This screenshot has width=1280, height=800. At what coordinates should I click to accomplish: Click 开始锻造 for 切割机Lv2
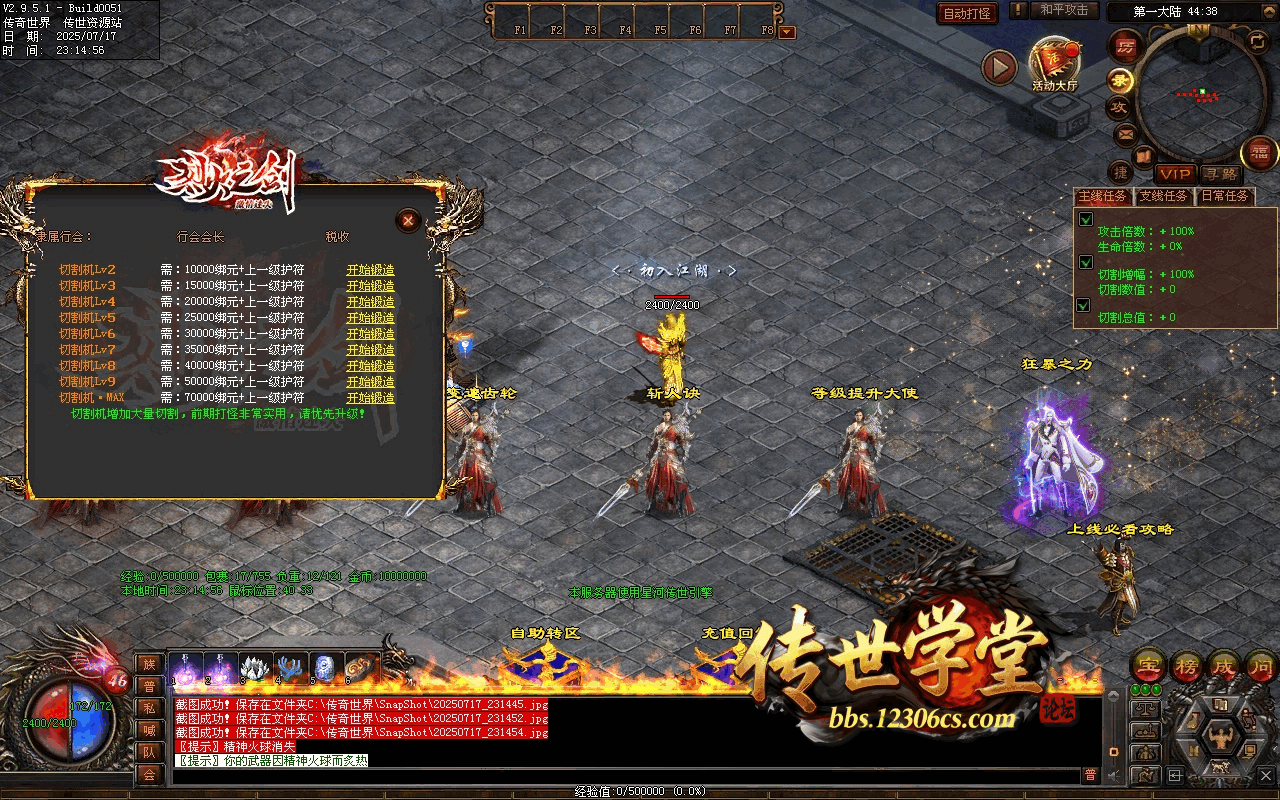[370, 270]
